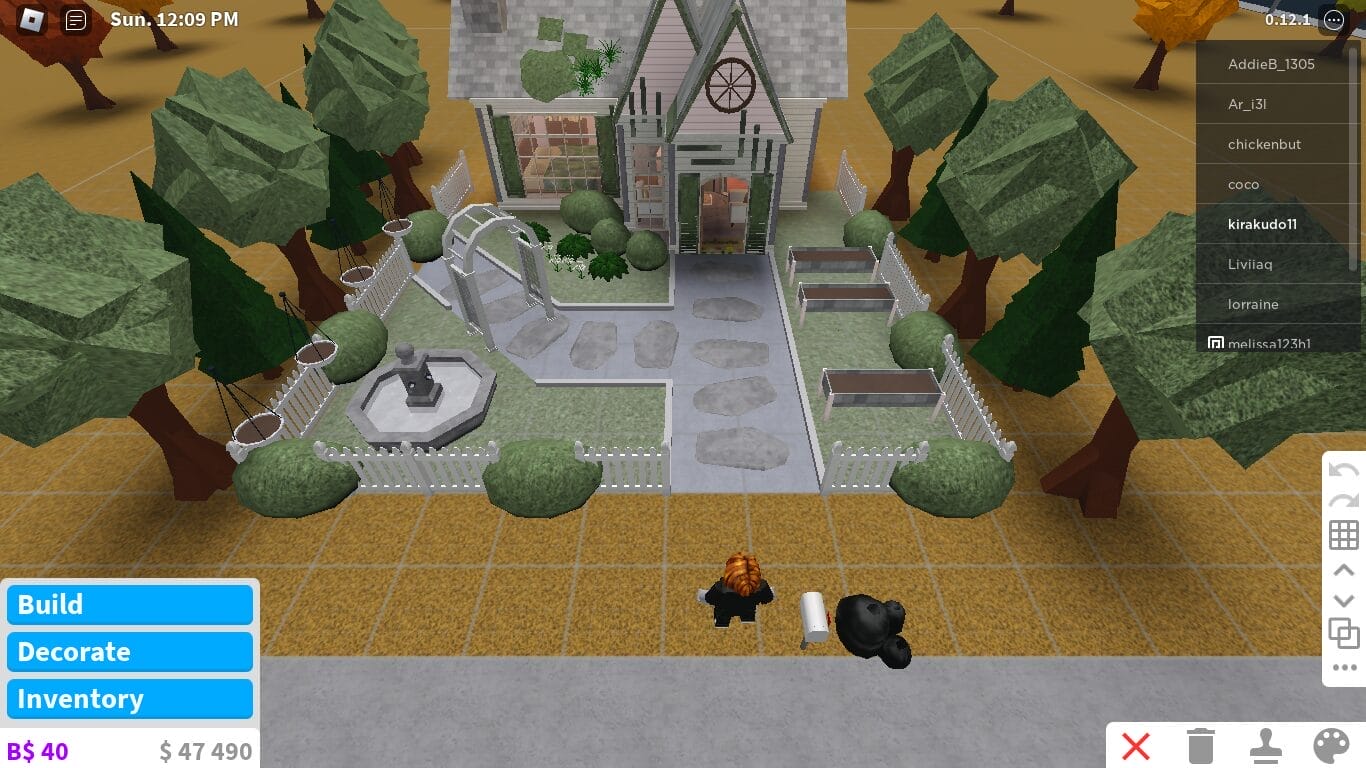Open the Inventory panel

pos(129,698)
